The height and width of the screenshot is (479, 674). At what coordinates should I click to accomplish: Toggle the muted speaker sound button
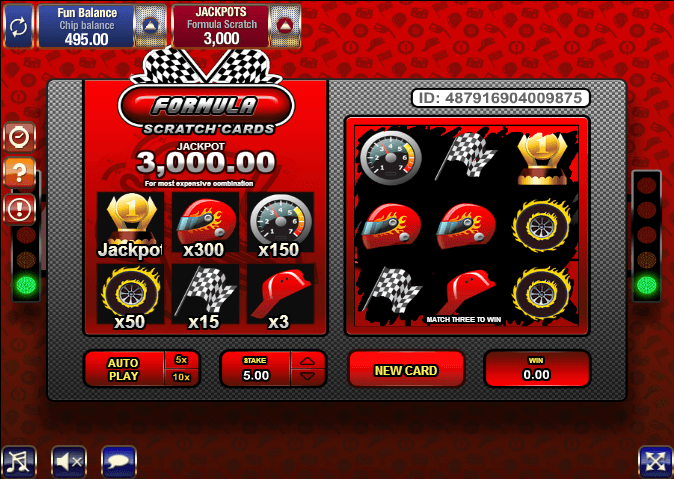coord(69,461)
